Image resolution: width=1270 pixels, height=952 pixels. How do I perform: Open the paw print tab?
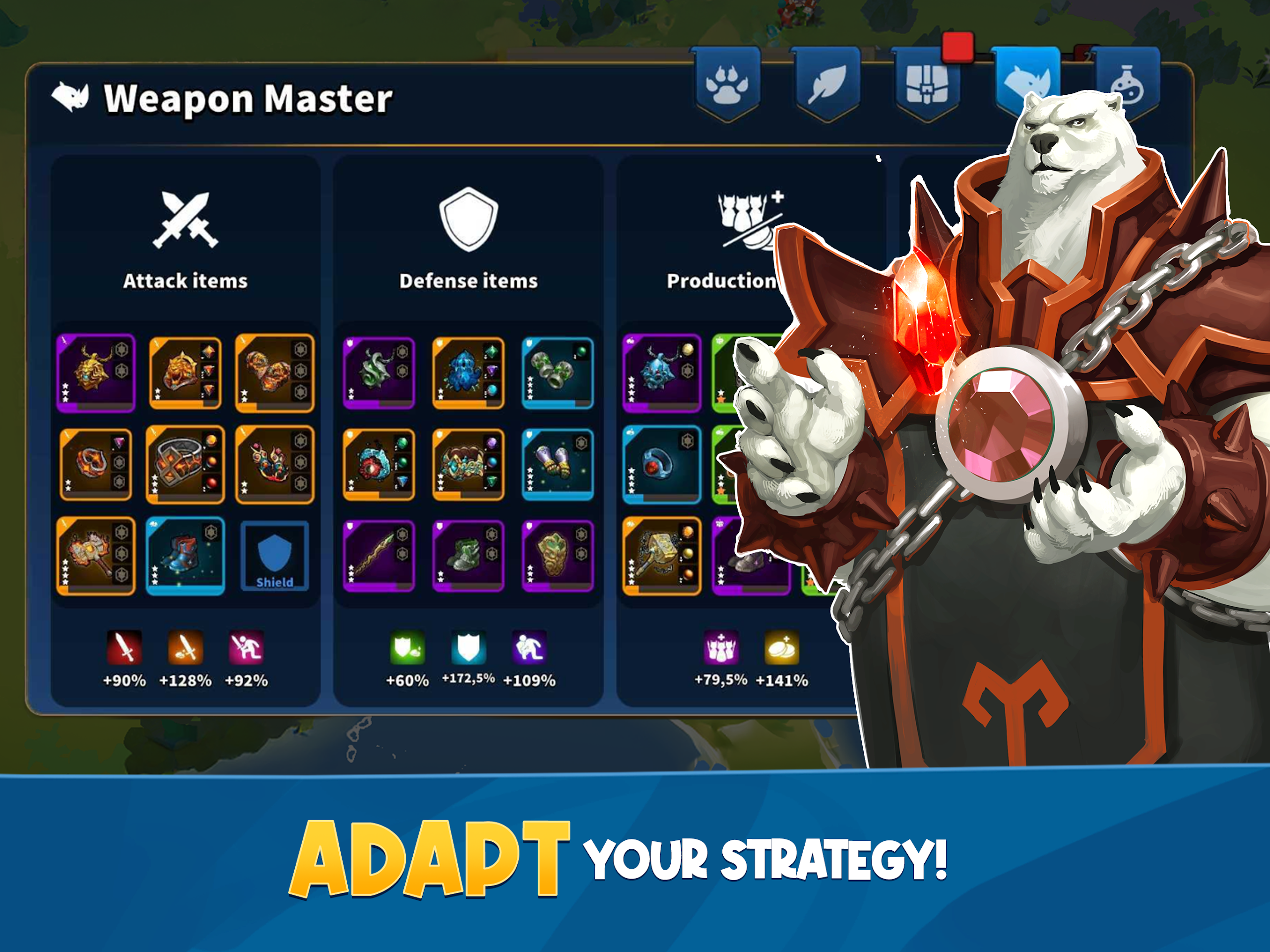point(727,84)
